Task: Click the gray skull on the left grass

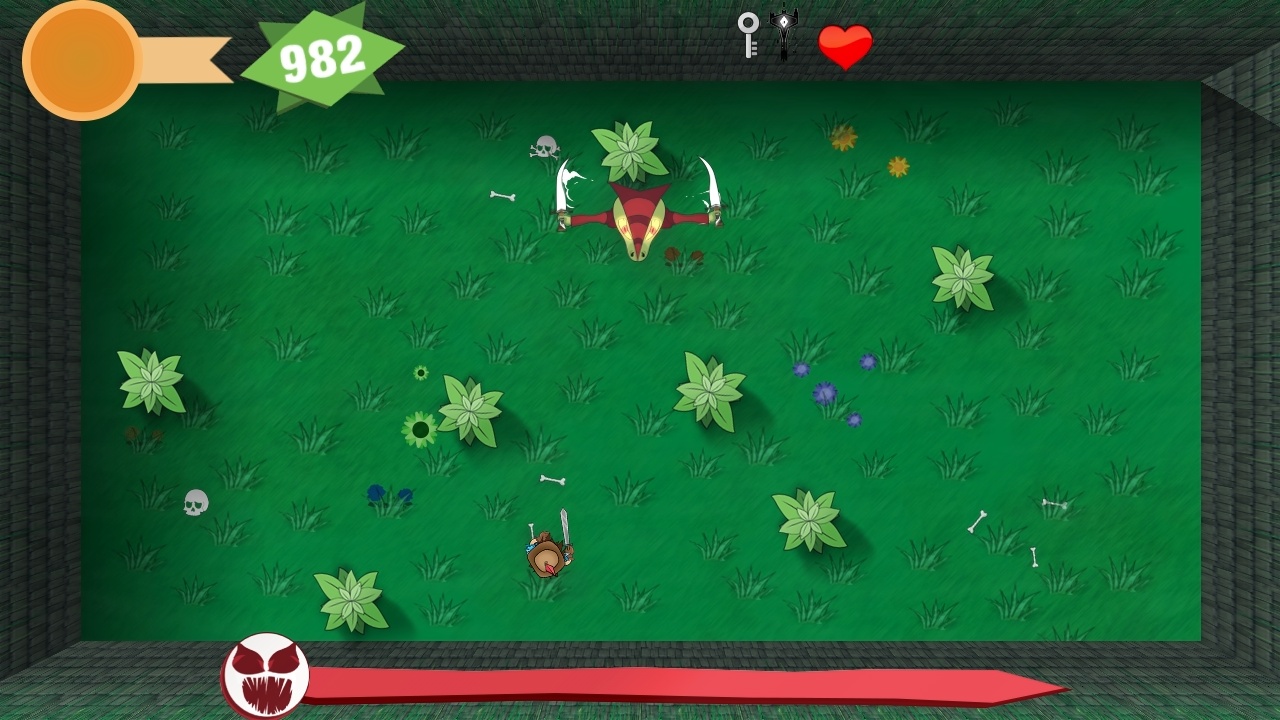Action: tap(194, 503)
